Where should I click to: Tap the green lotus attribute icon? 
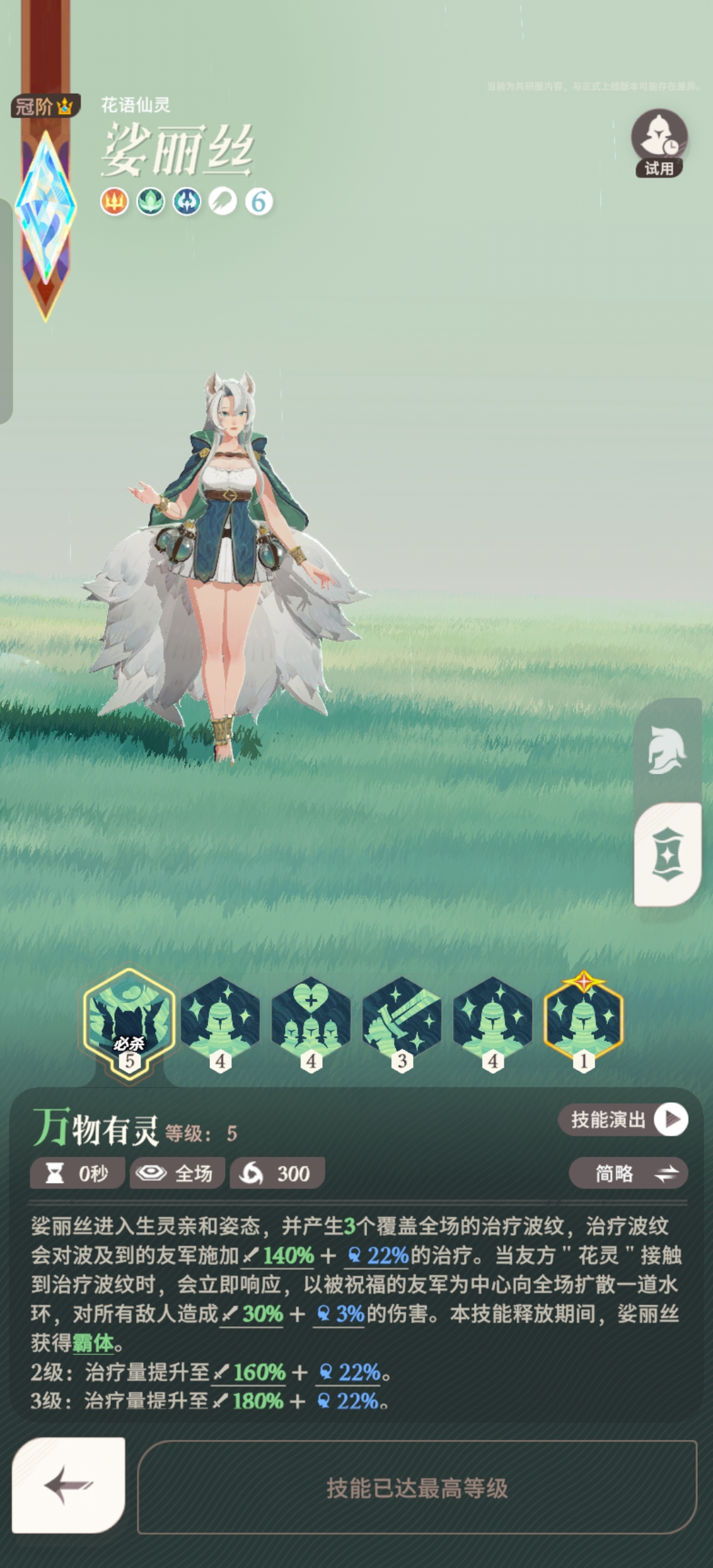[151, 202]
